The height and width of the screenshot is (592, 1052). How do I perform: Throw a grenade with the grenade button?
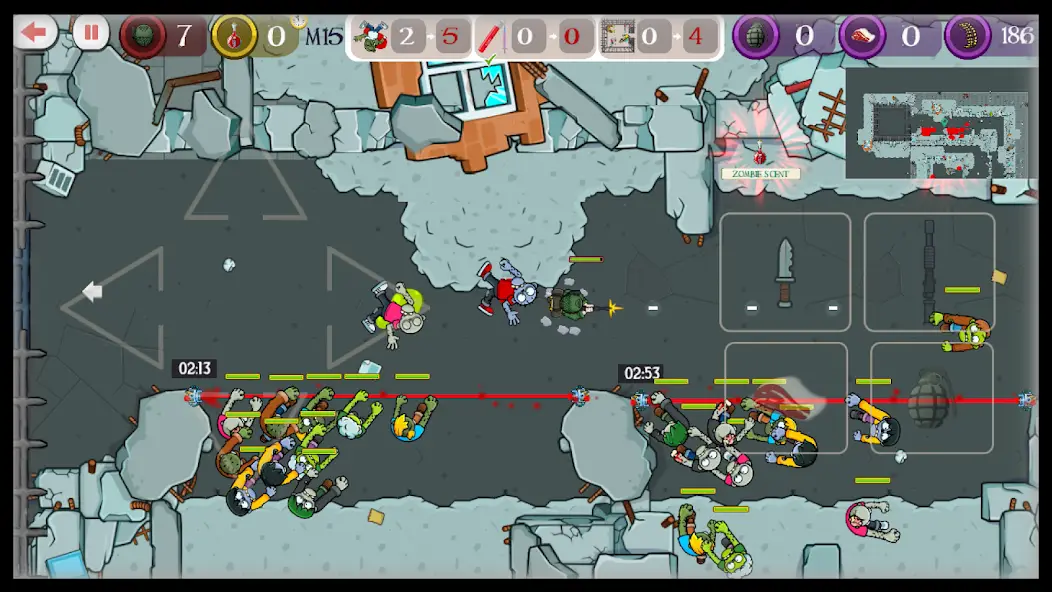pos(931,398)
